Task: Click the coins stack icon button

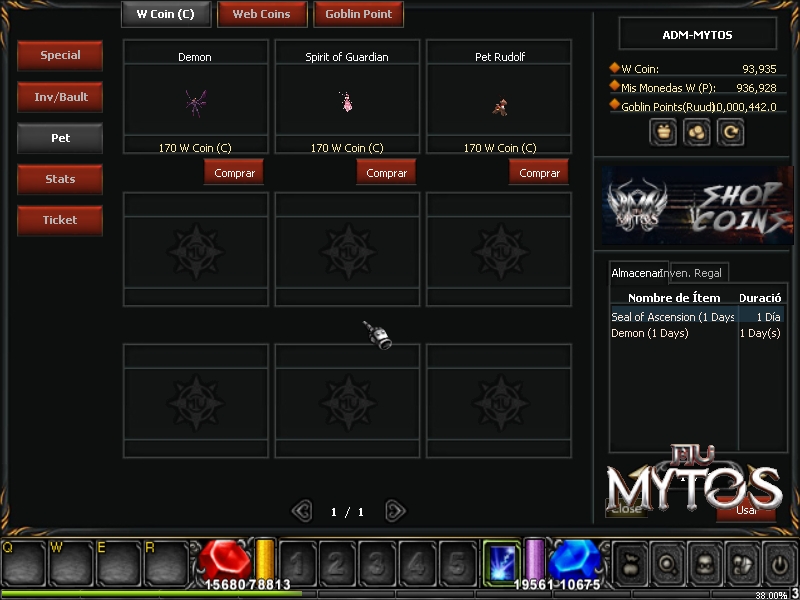Action: [697, 131]
